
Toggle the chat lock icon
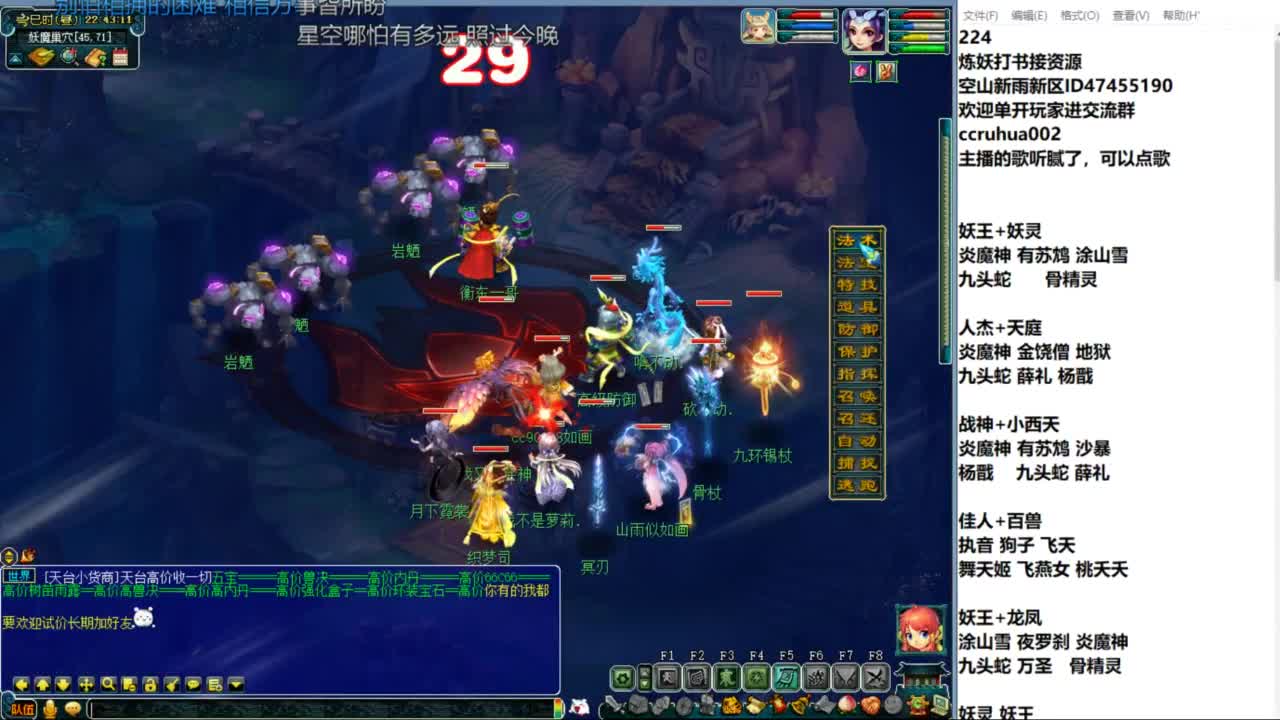150,685
